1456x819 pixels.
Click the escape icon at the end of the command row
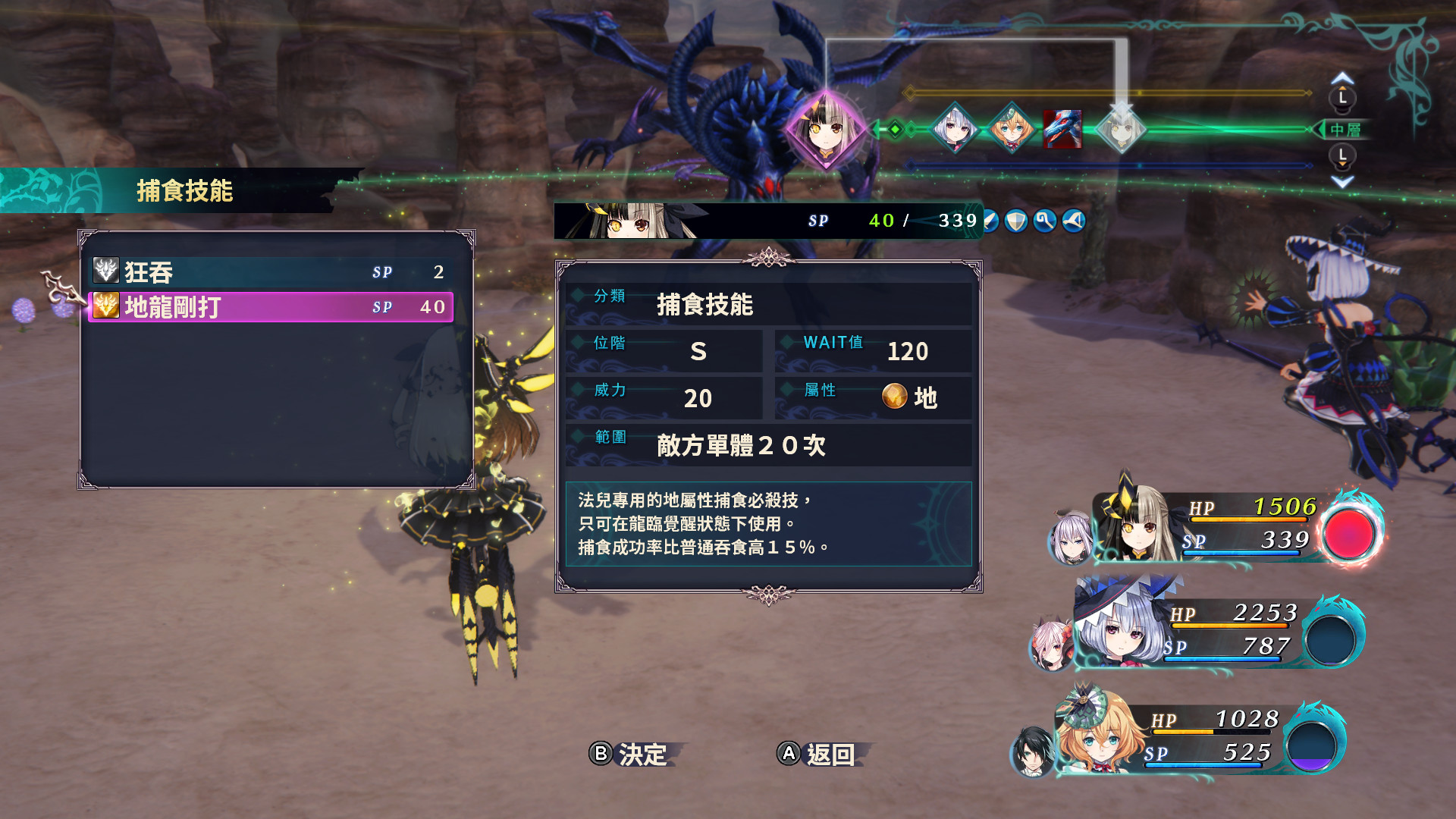[x=1073, y=221]
